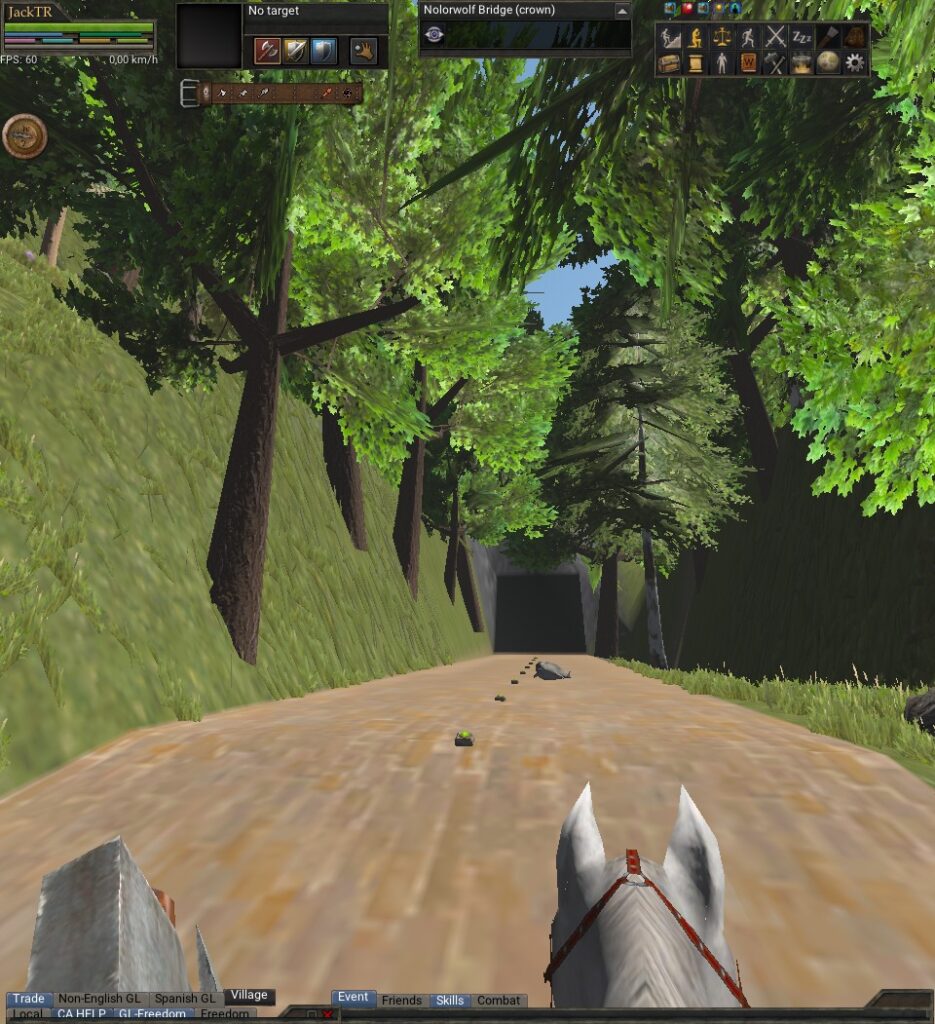Viewport: 935px width, 1024px height.
Task: Switch to the defensive blue shield stance
Action: pos(323,51)
